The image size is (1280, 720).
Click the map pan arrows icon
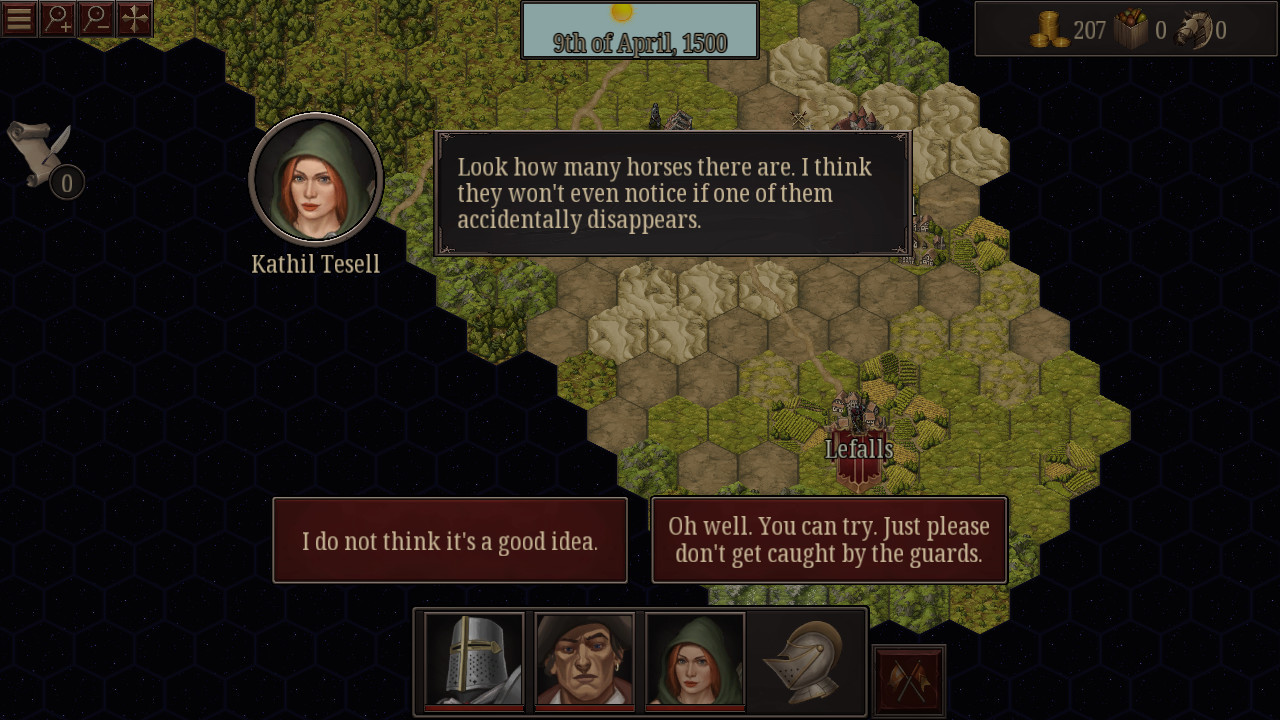134,17
